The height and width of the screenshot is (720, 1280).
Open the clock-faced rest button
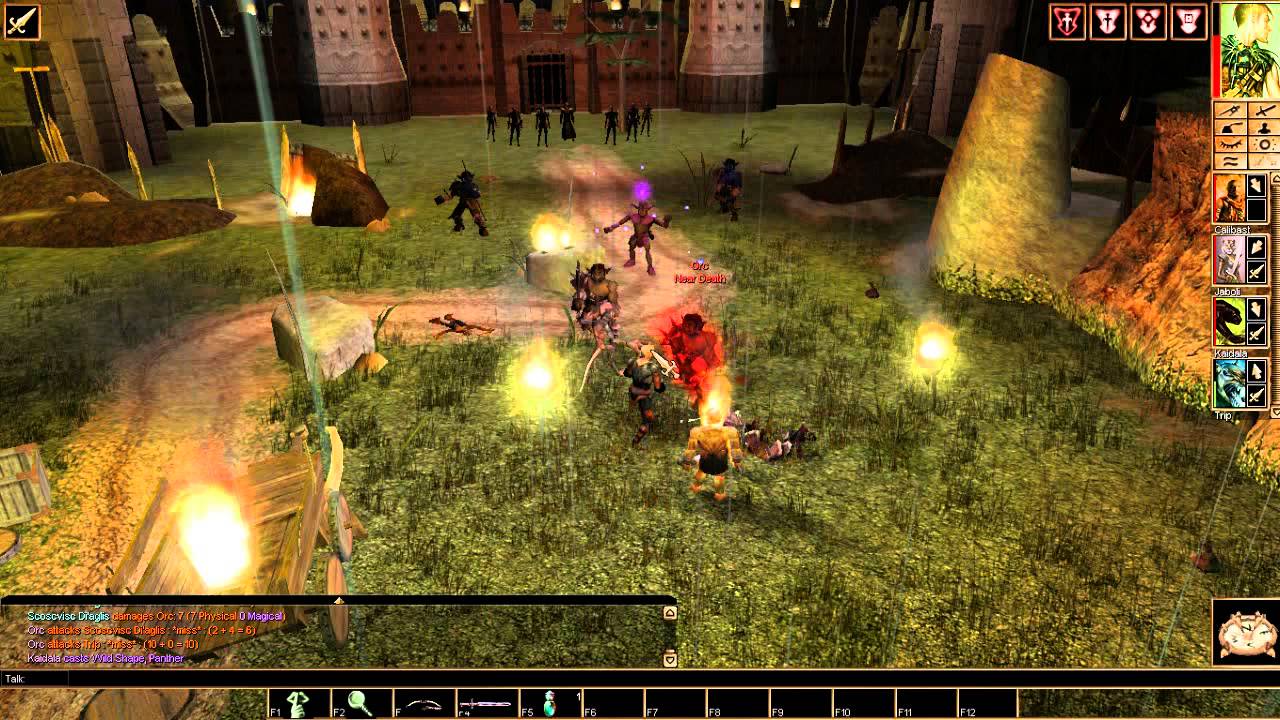click(1245, 632)
